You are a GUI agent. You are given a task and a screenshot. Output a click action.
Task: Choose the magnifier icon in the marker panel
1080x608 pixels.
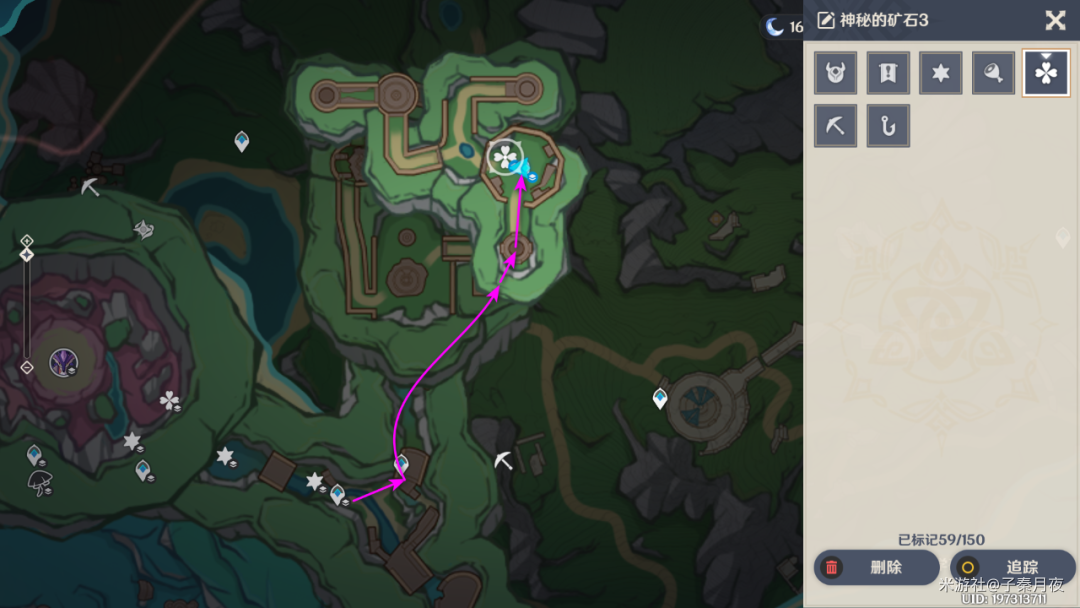point(994,73)
